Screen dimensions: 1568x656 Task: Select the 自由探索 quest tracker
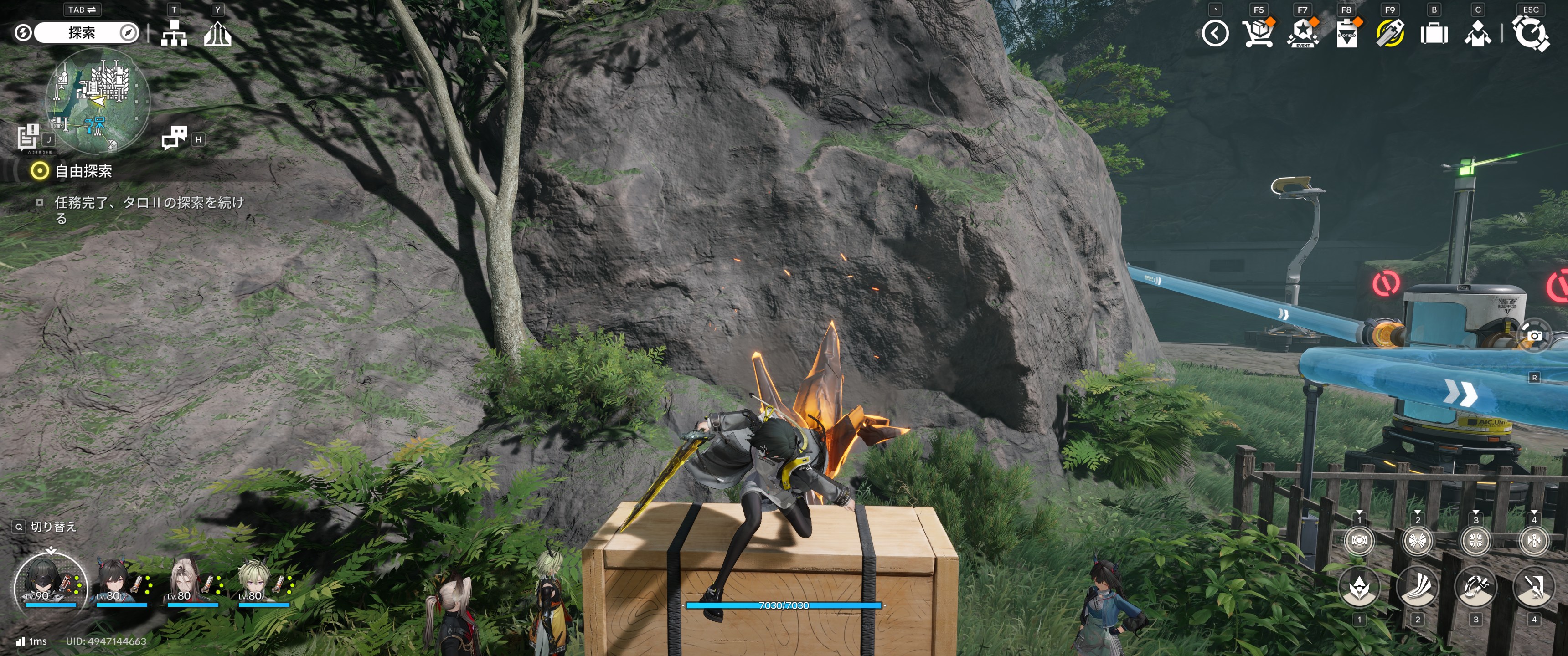point(83,171)
